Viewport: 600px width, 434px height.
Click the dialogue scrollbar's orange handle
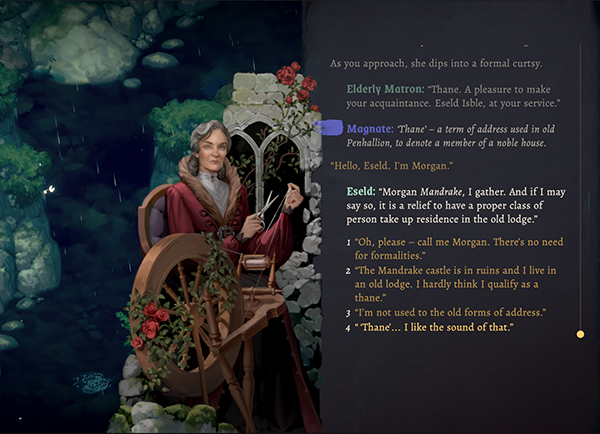[580, 334]
